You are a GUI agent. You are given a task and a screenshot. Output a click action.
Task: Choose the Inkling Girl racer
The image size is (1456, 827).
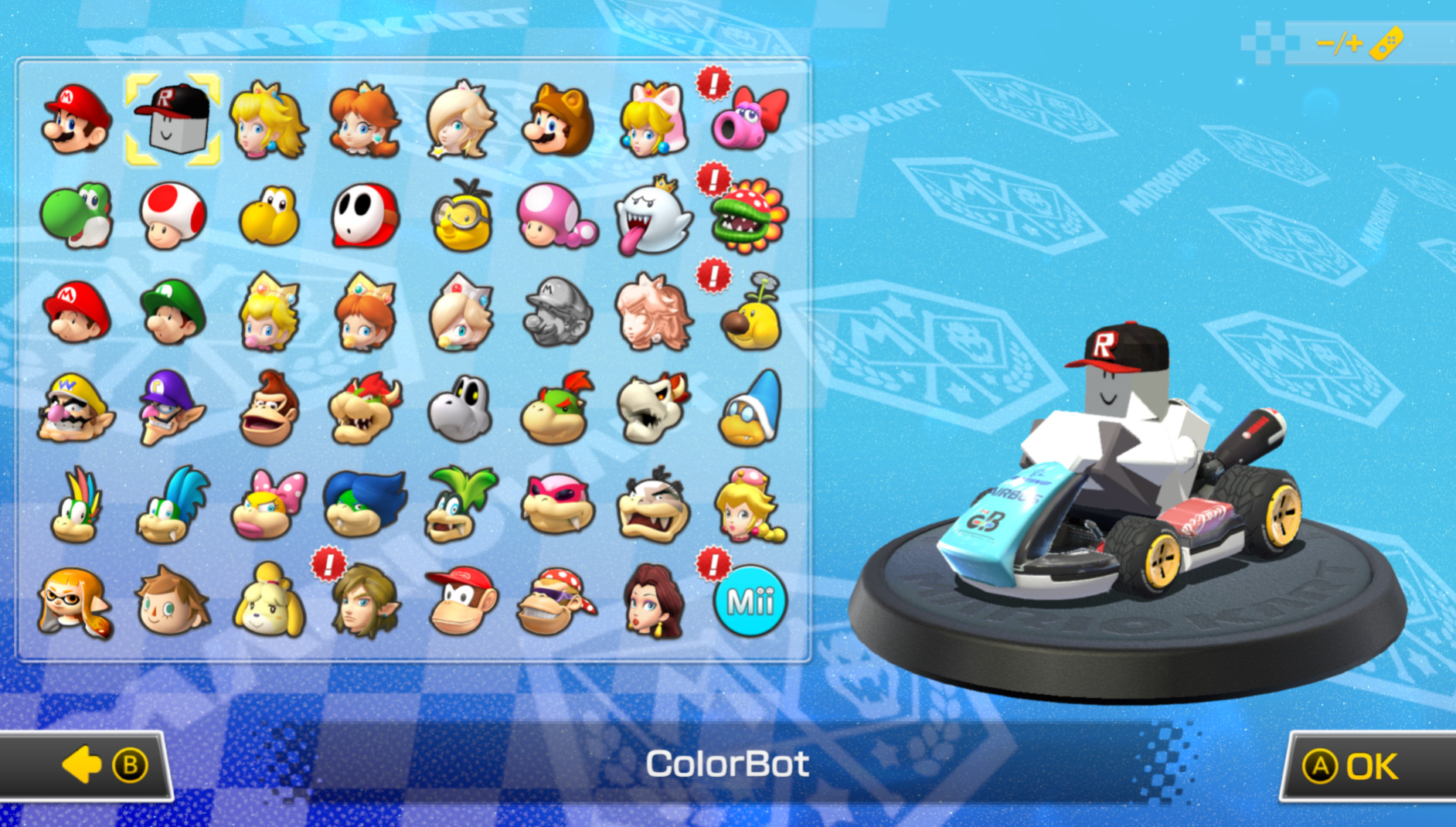[75, 603]
